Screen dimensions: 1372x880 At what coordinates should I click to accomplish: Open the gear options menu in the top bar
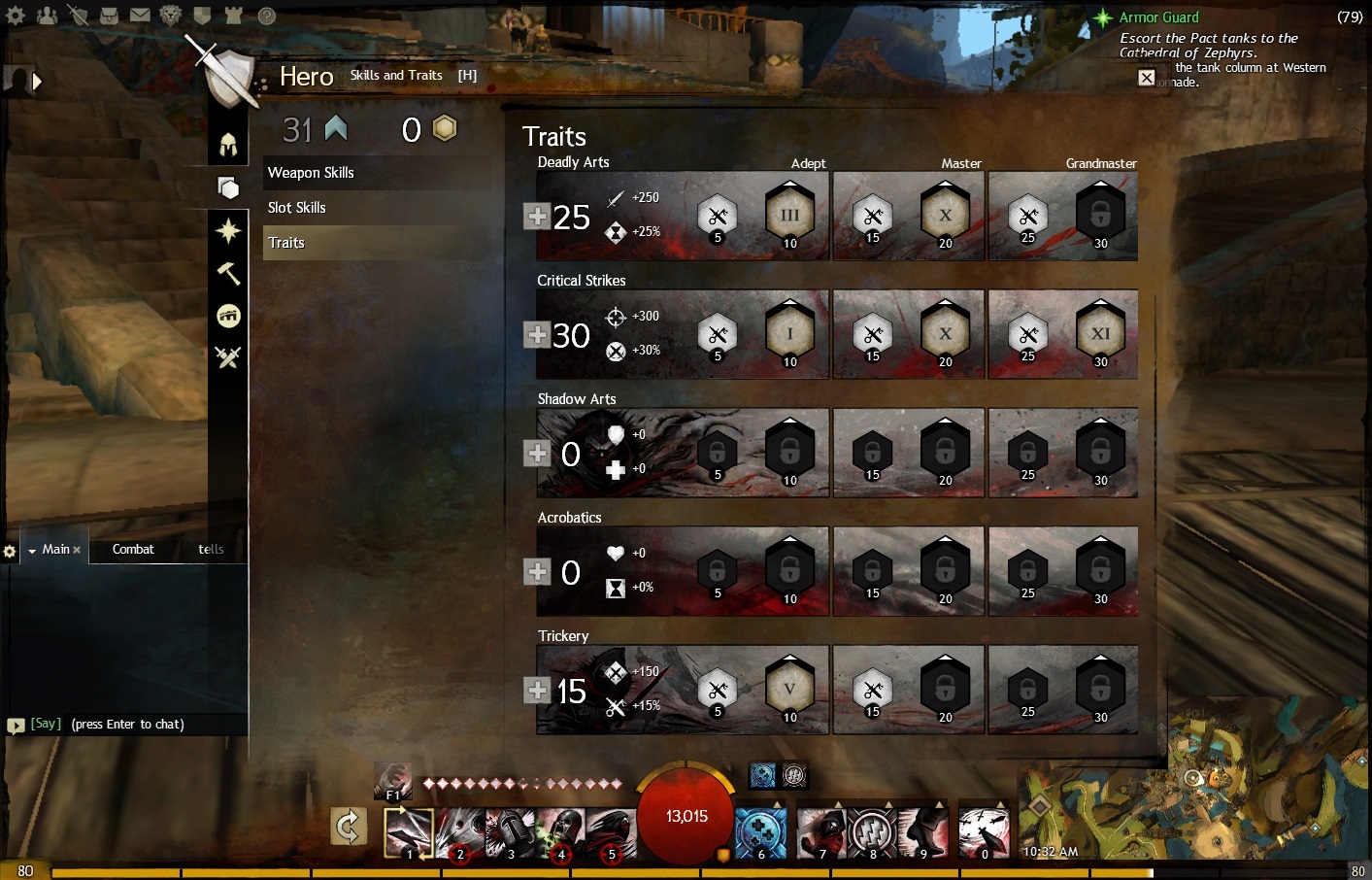point(16,16)
